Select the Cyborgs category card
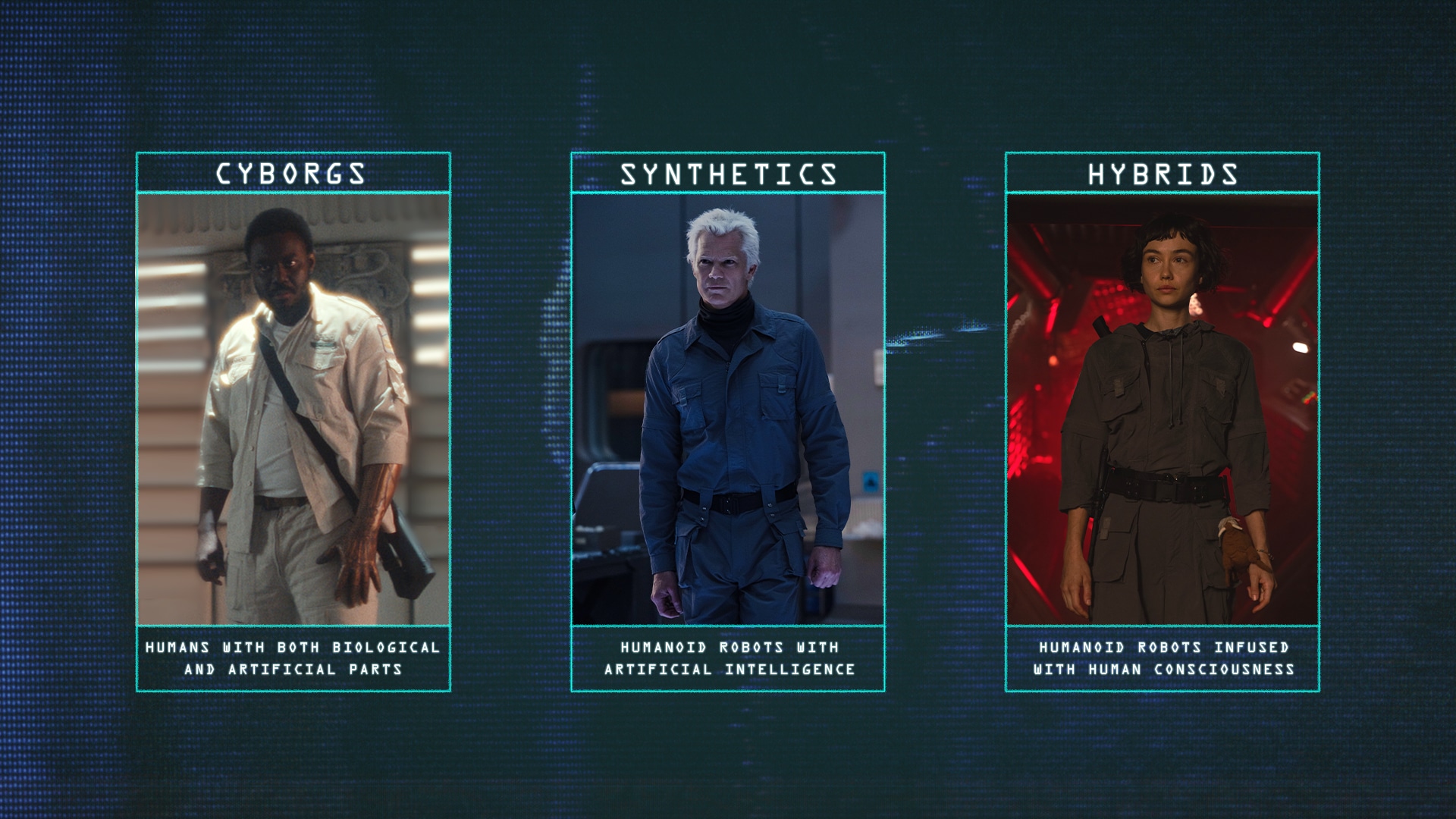This screenshot has height=819, width=1456. click(x=293, y=422)
